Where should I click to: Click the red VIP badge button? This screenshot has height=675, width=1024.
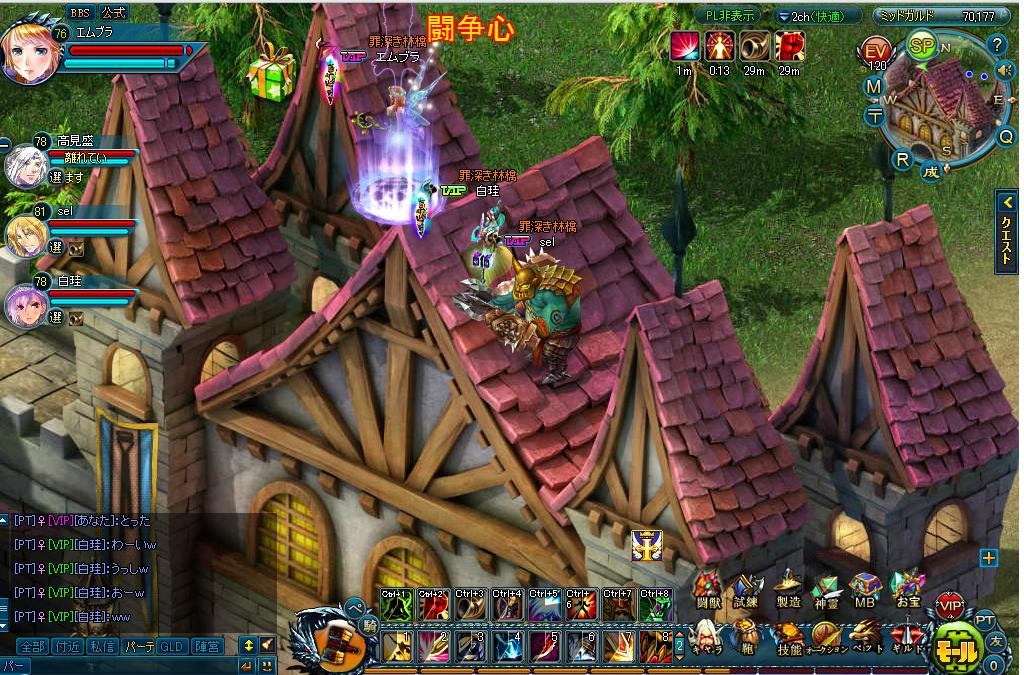(x=949, y=606)
